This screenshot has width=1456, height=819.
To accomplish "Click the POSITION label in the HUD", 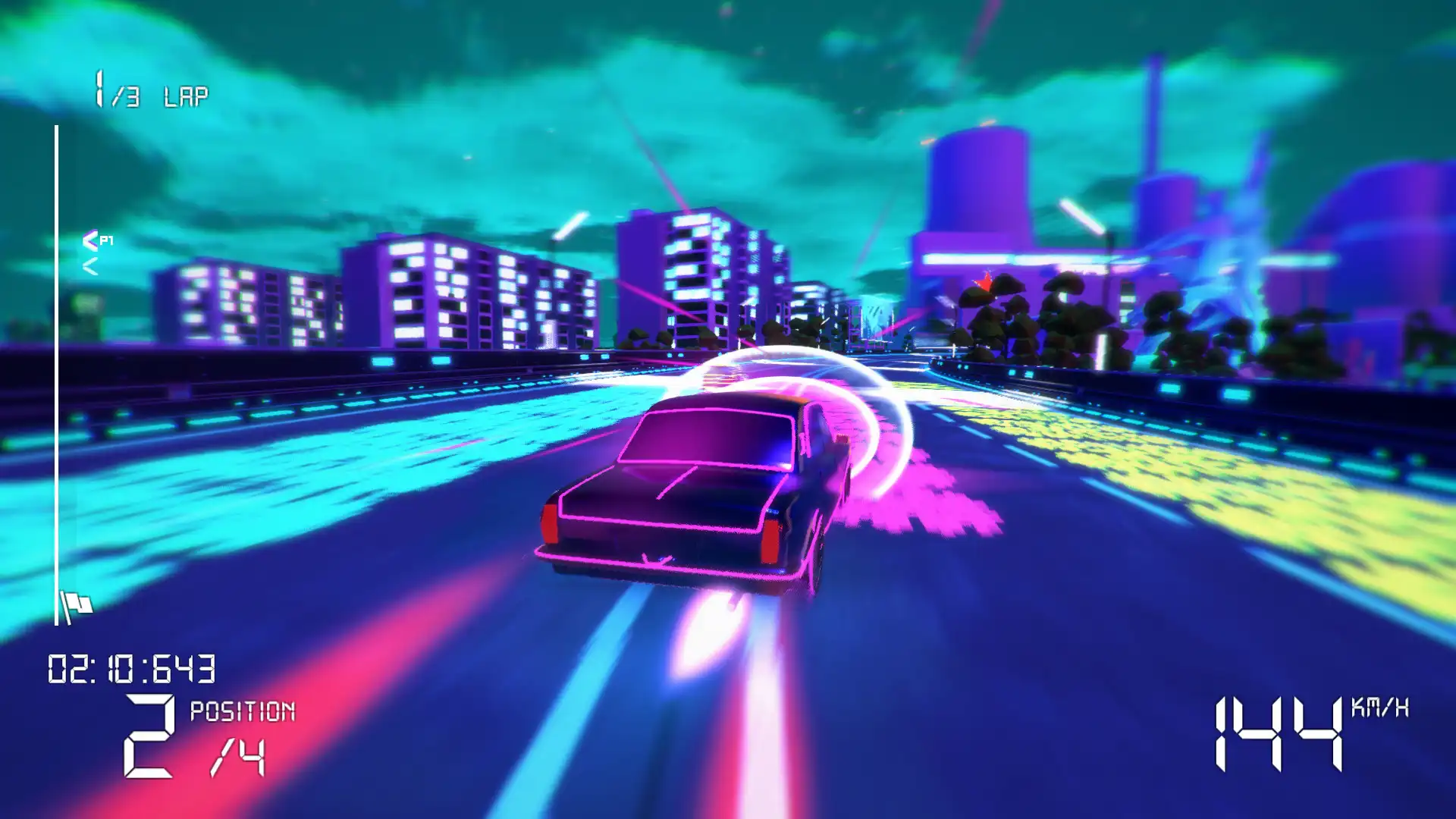I will (x=241, y=711).
